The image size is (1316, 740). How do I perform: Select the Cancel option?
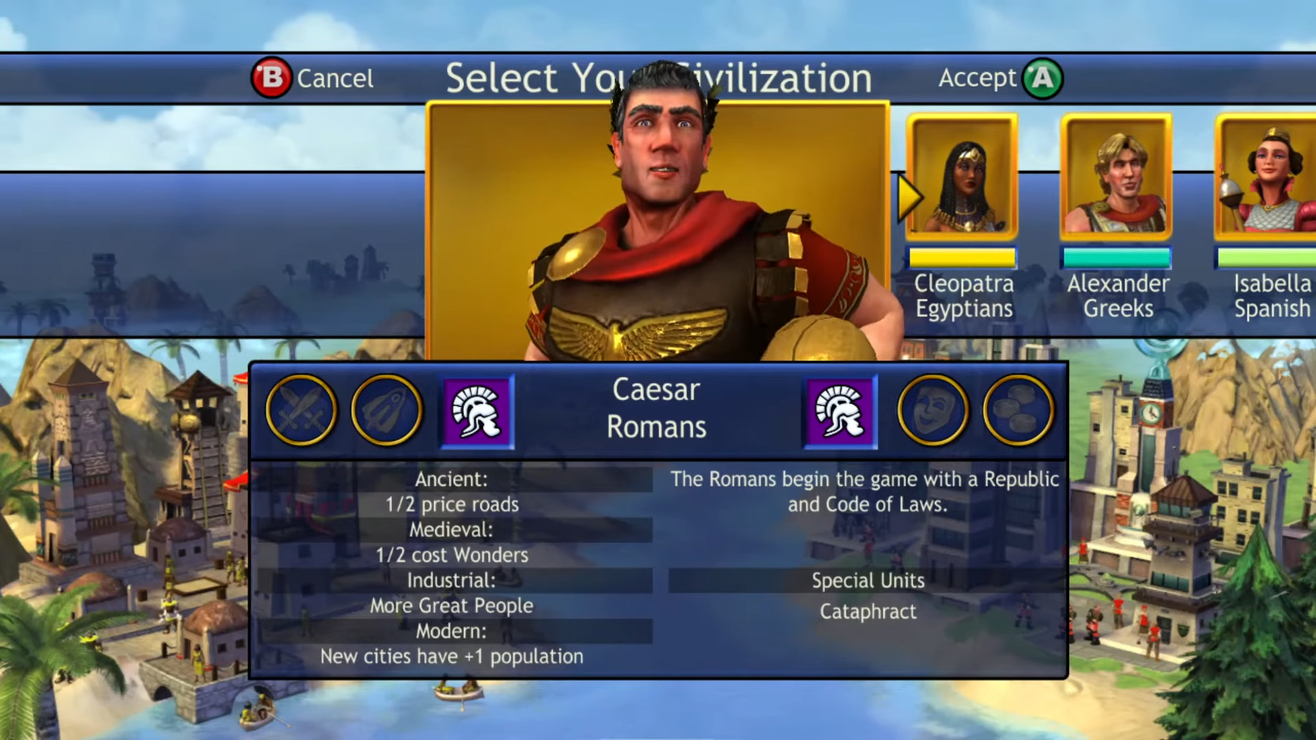click(311, 78)
